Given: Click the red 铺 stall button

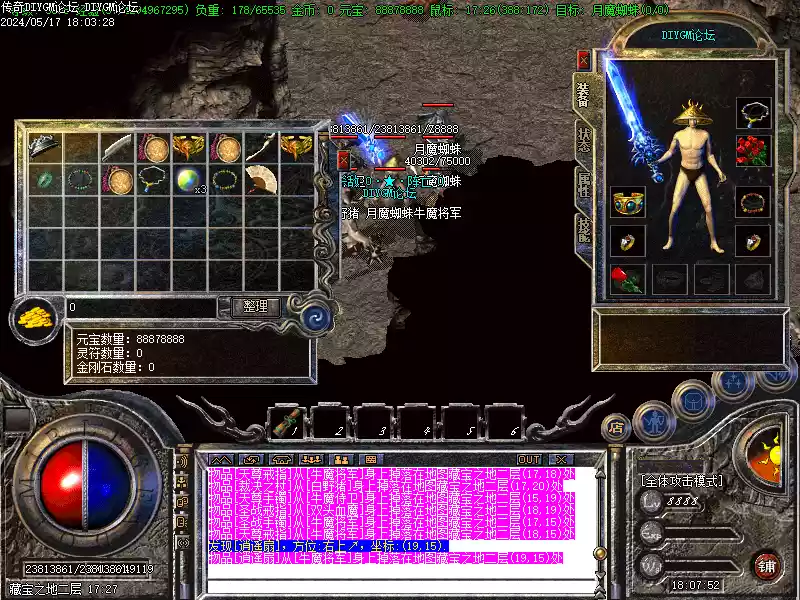Looking at the screenshot, I should (x=766, y=565).
